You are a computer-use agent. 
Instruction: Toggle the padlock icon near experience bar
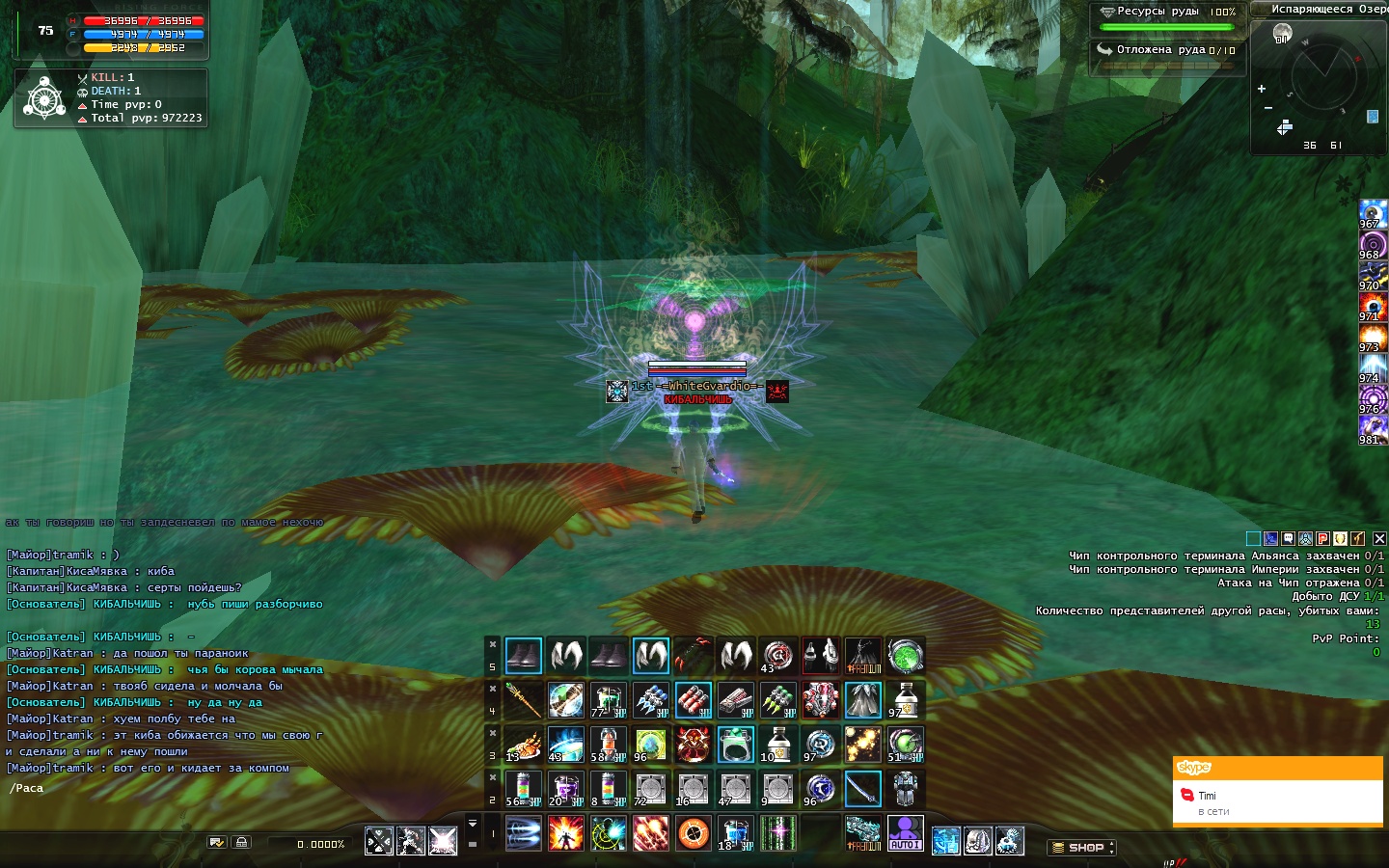241,843
